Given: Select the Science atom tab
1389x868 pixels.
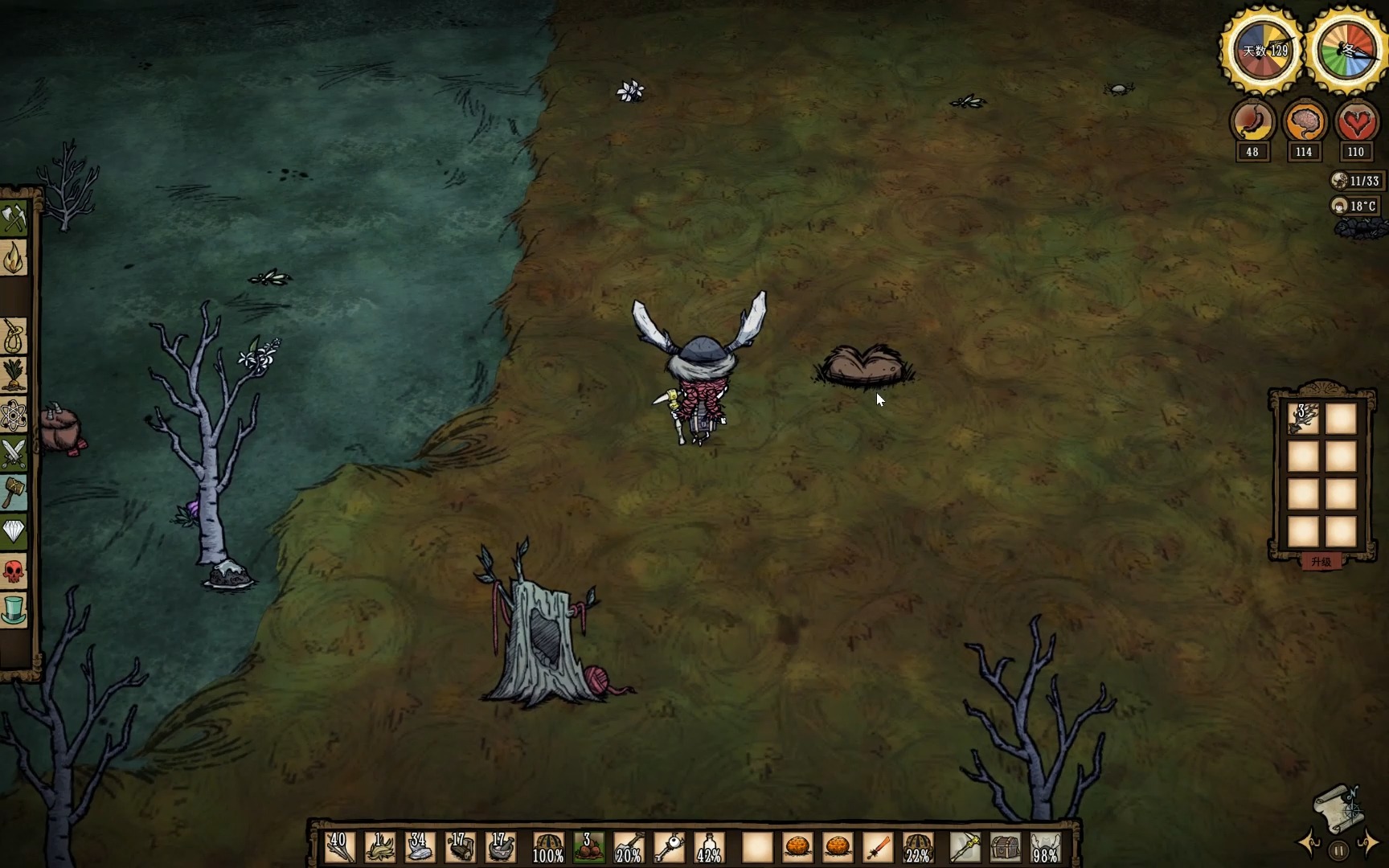Looking at the screenshot, I should point(14,416).
